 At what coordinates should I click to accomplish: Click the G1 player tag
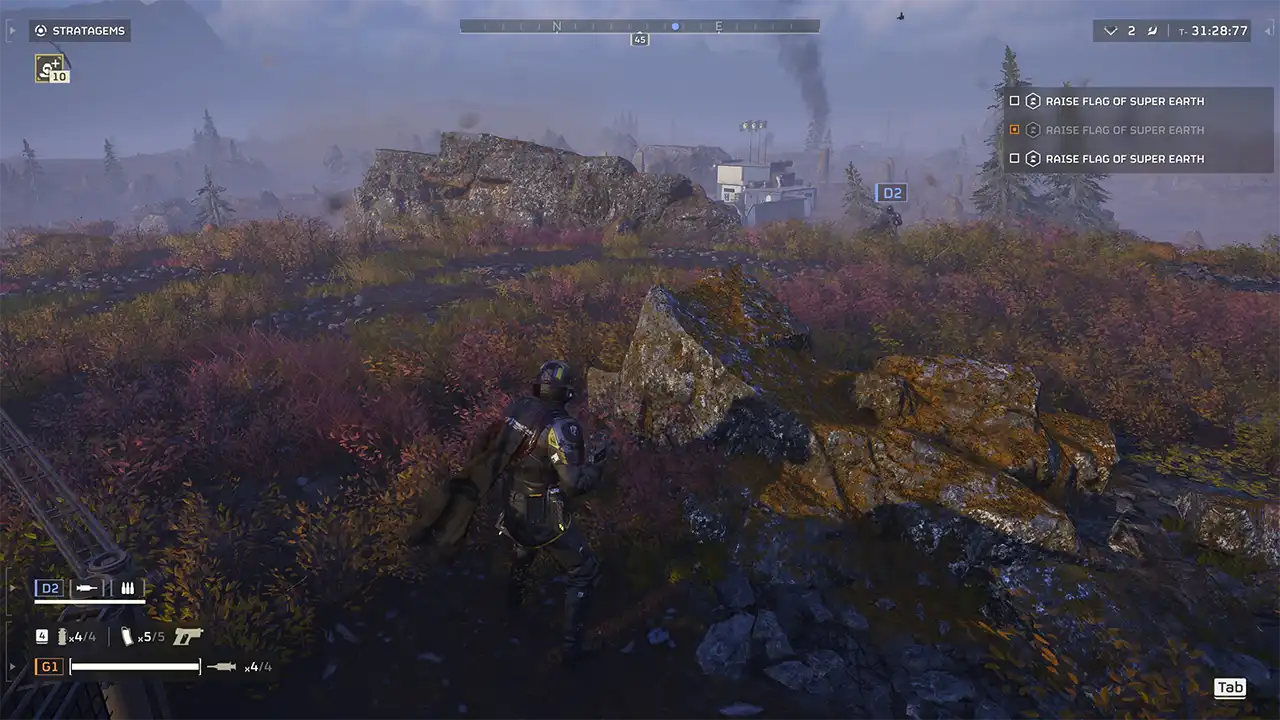pos(49,667)
